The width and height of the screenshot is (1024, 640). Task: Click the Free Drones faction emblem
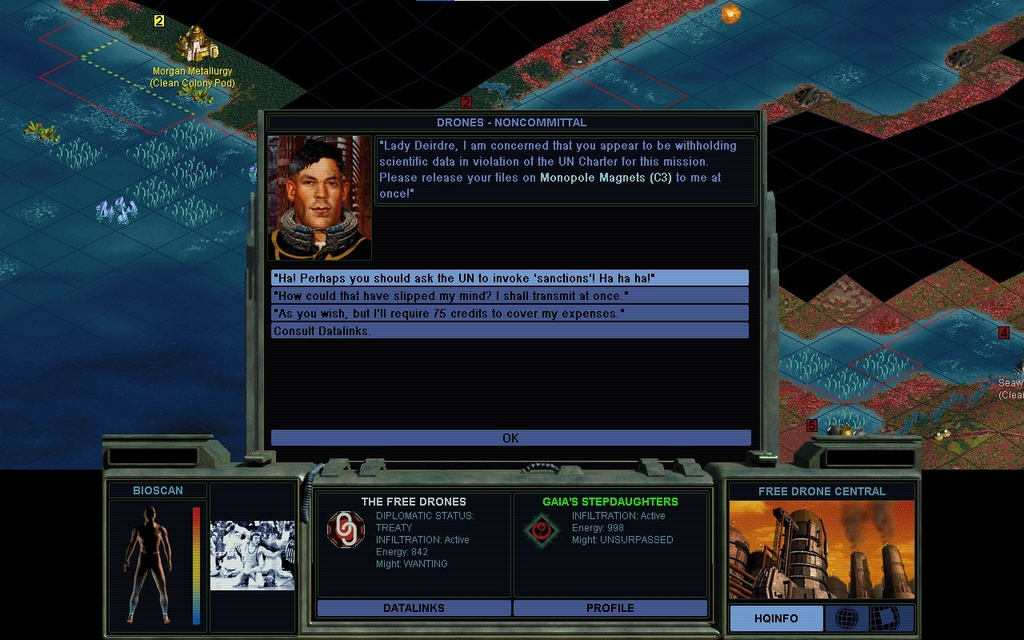[346, 530]
